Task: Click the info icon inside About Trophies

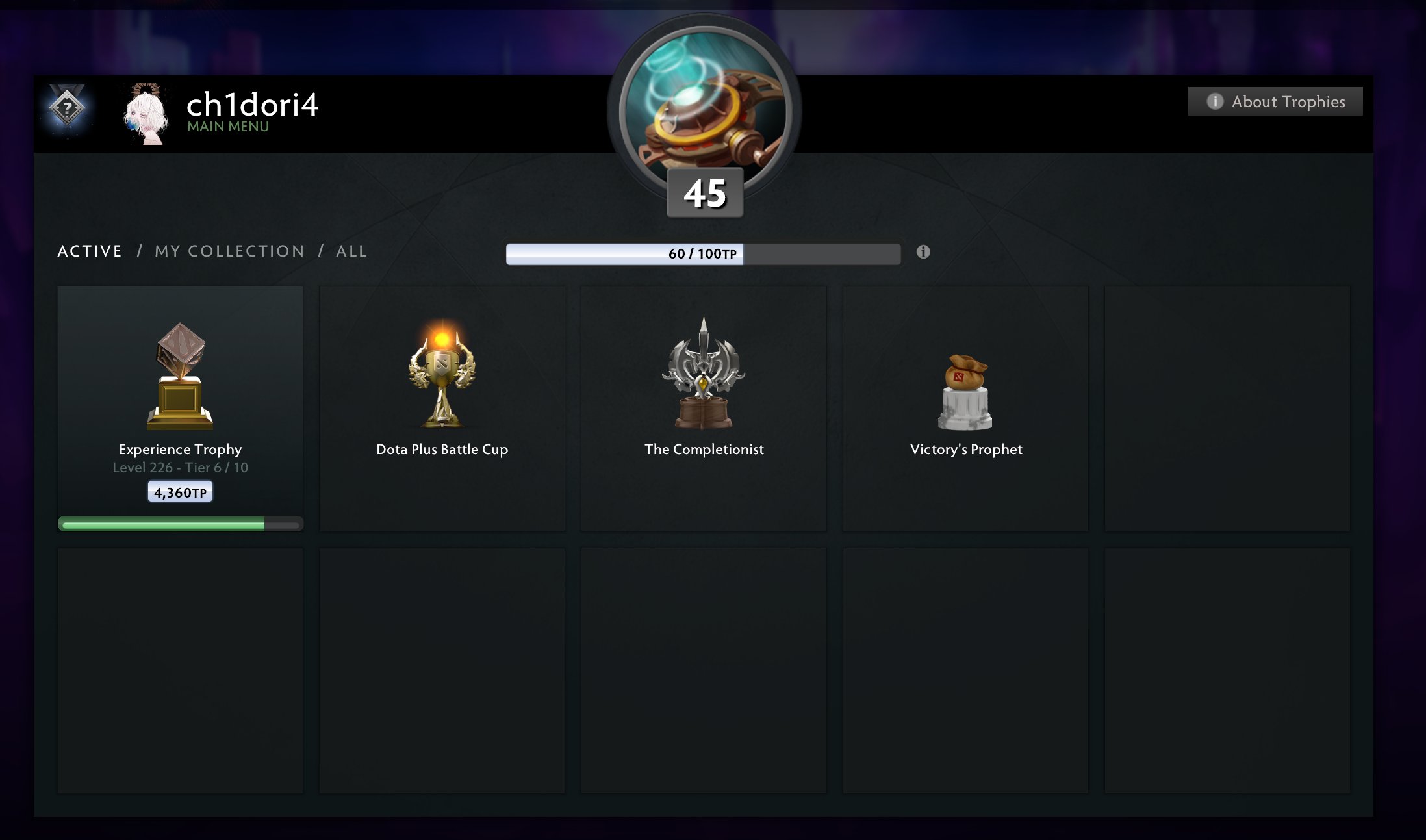Action: (x=1214, y=101)
